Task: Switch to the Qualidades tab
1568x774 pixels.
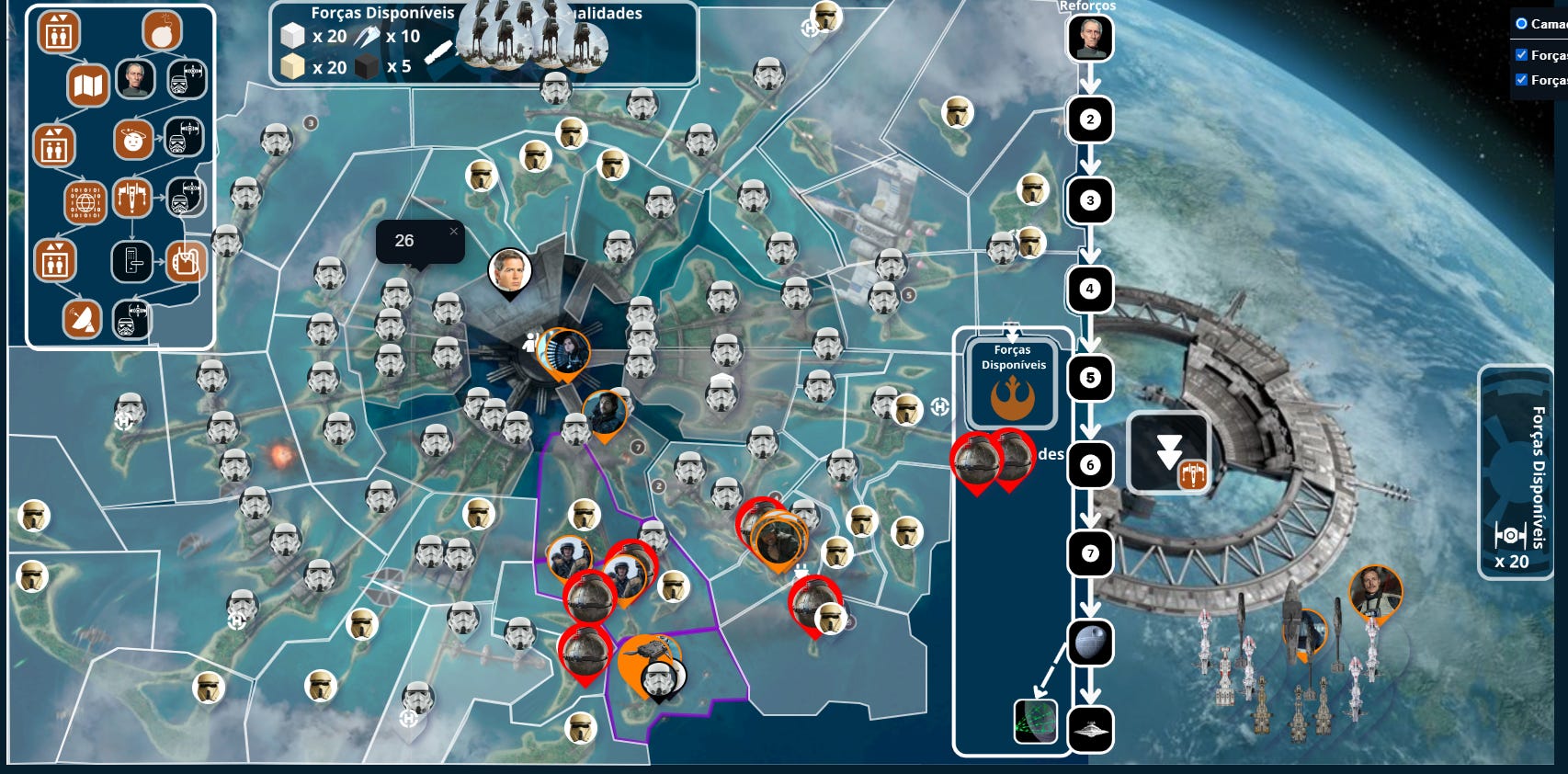Action: (x=608, y=14)
